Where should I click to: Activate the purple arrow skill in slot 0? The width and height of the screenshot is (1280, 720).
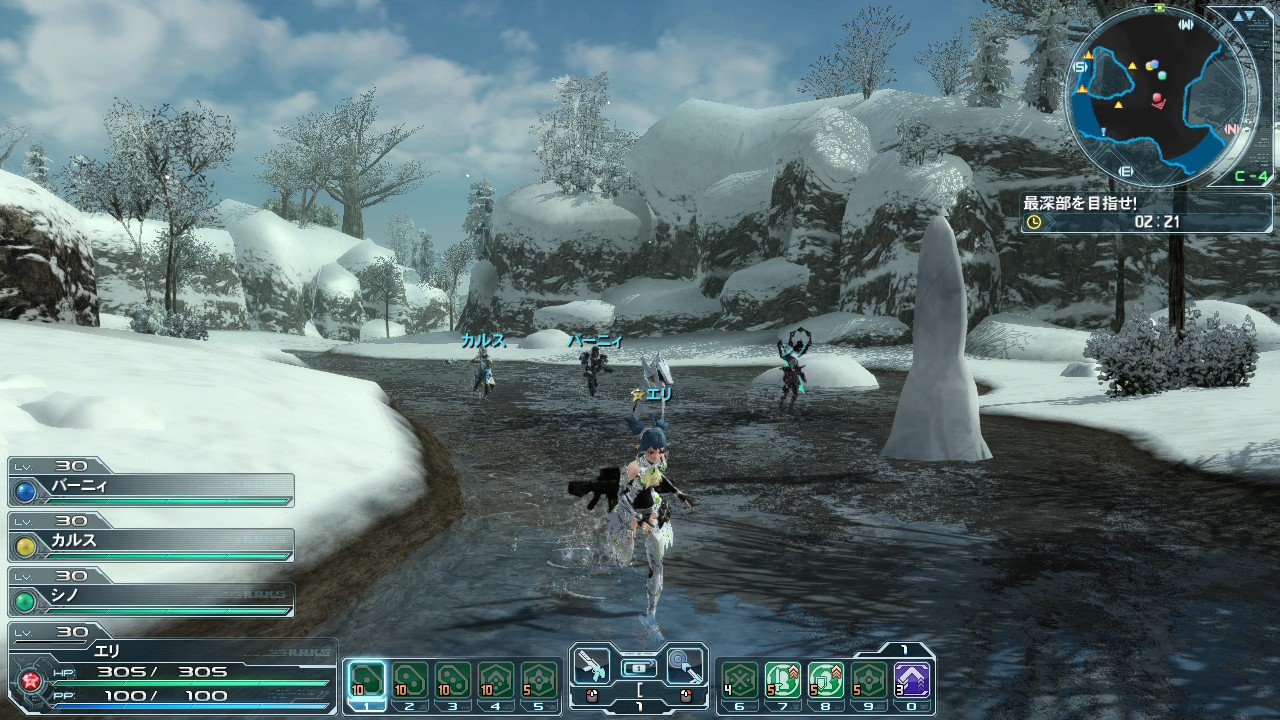pyautogui.click(x=912, y=680)
